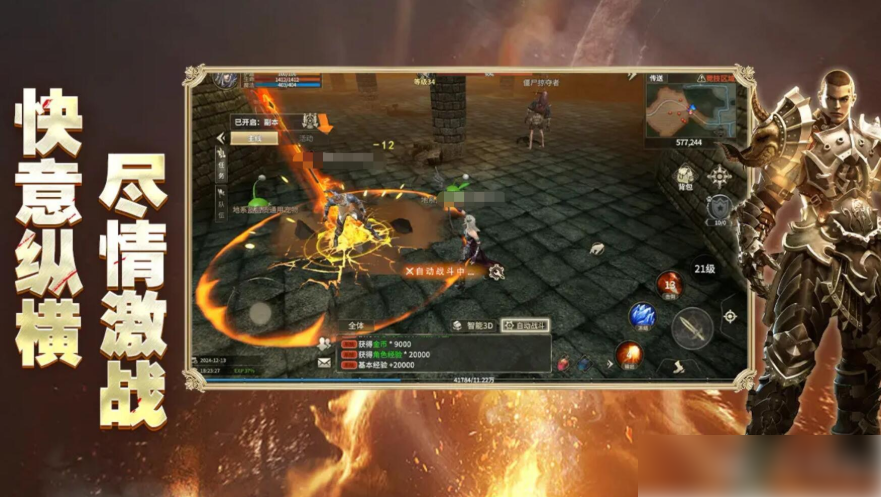The height and width of the screenshot is (497, 881).
Task: Collapse the quest panel with the arrow
Action: click(x=221, y=138)
